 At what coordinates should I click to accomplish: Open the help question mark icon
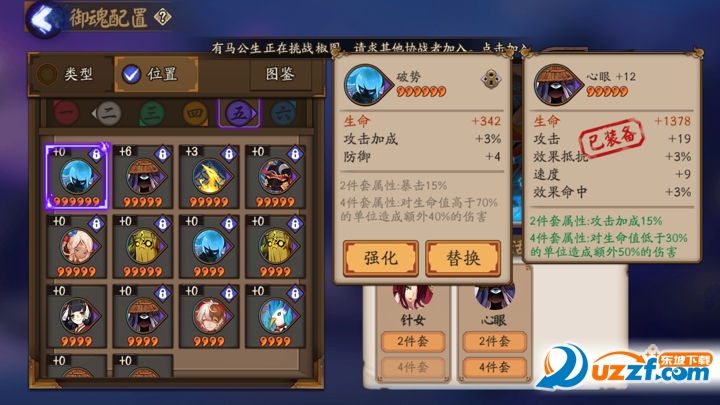164,16
